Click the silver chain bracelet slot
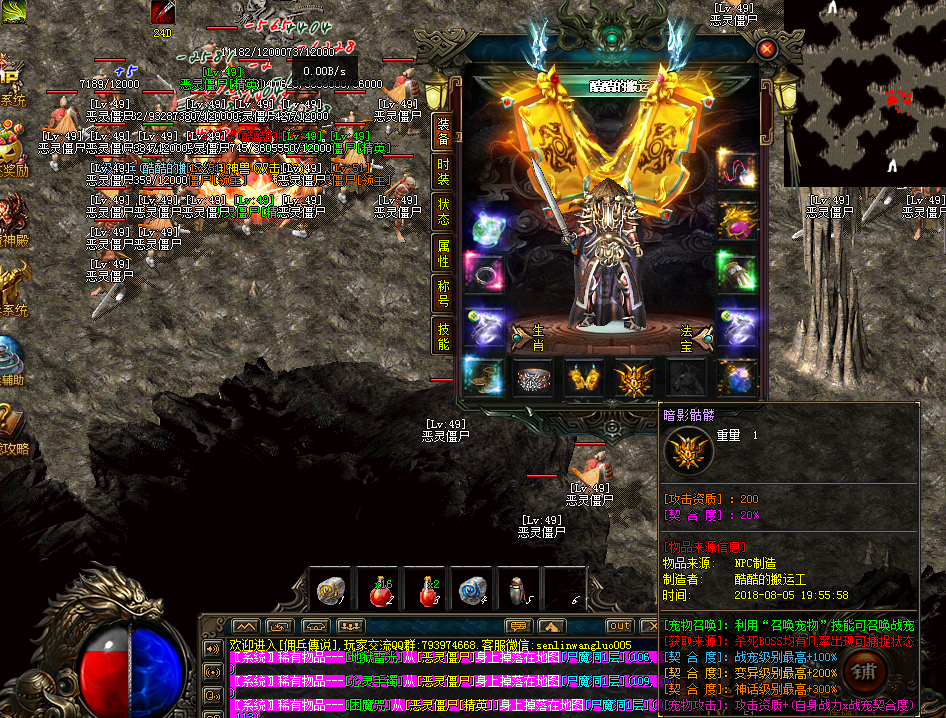This screenshot has width=946, height=718. coord(534,377)
